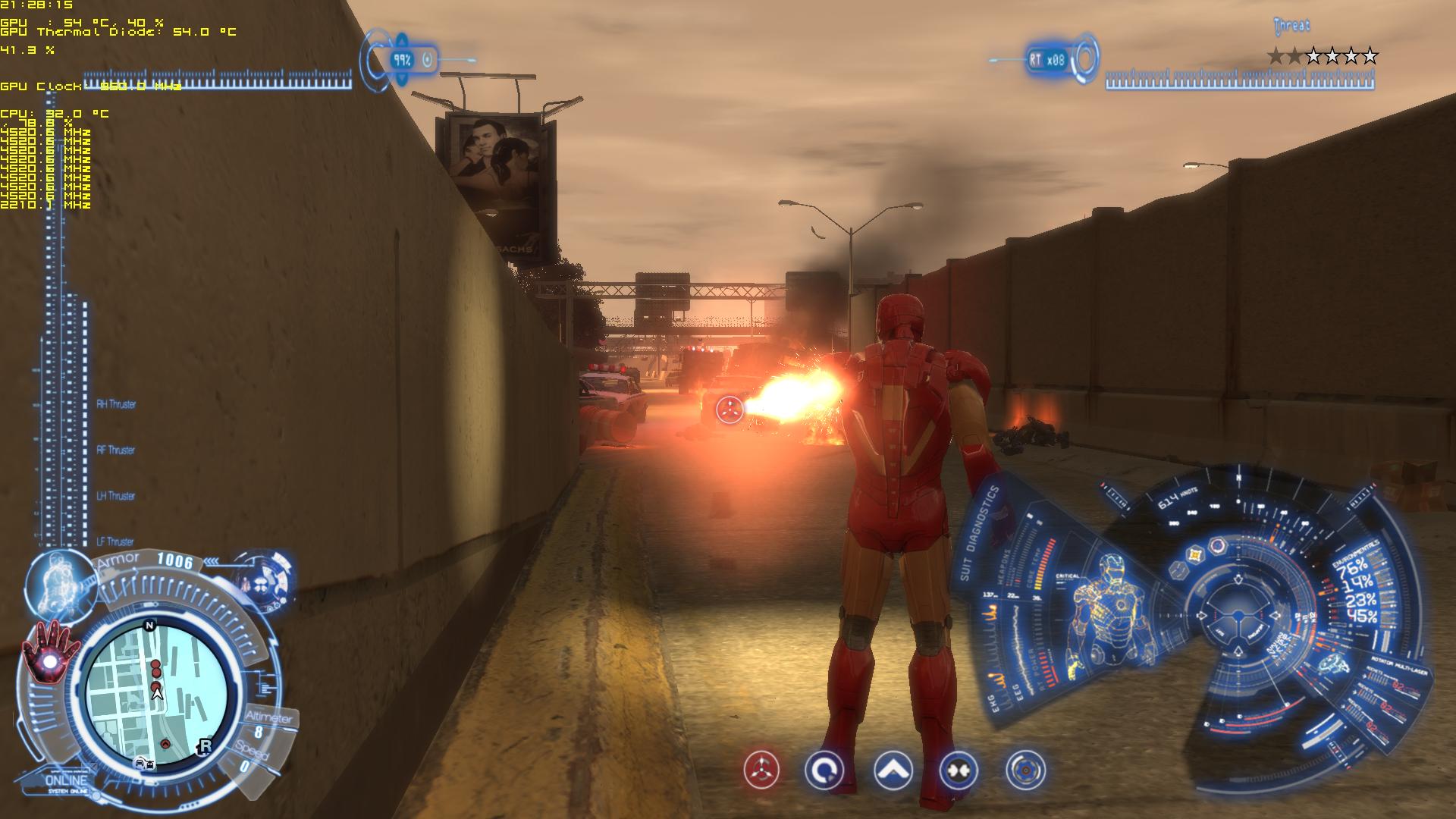Open the Suit Diagnostics panel

(980, 532)
